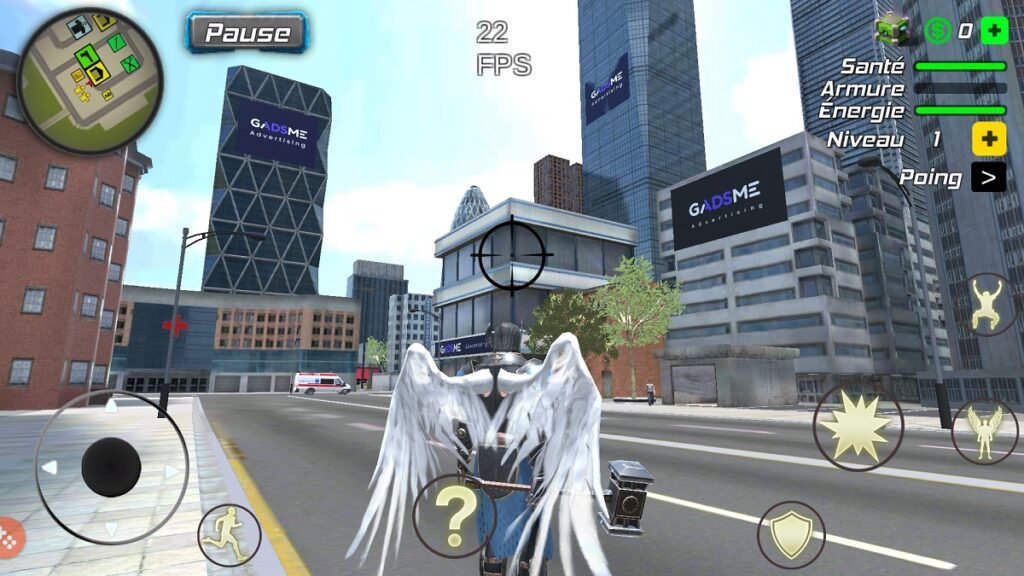The height and width of the screenshot is (576, 1024).
Task: Pause the game with the Pause button
Action: [x=247, y=32]
